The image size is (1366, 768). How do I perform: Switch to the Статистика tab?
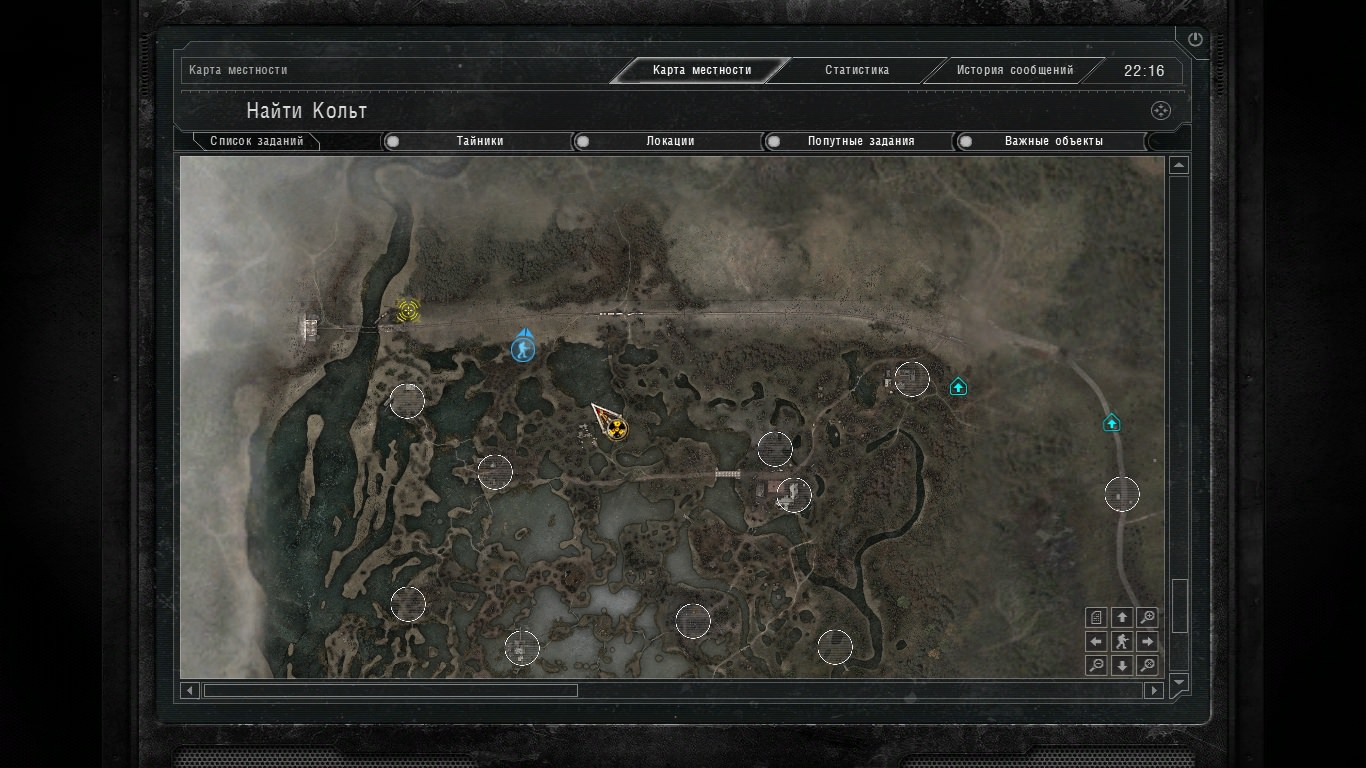click(x=856, y=70)
